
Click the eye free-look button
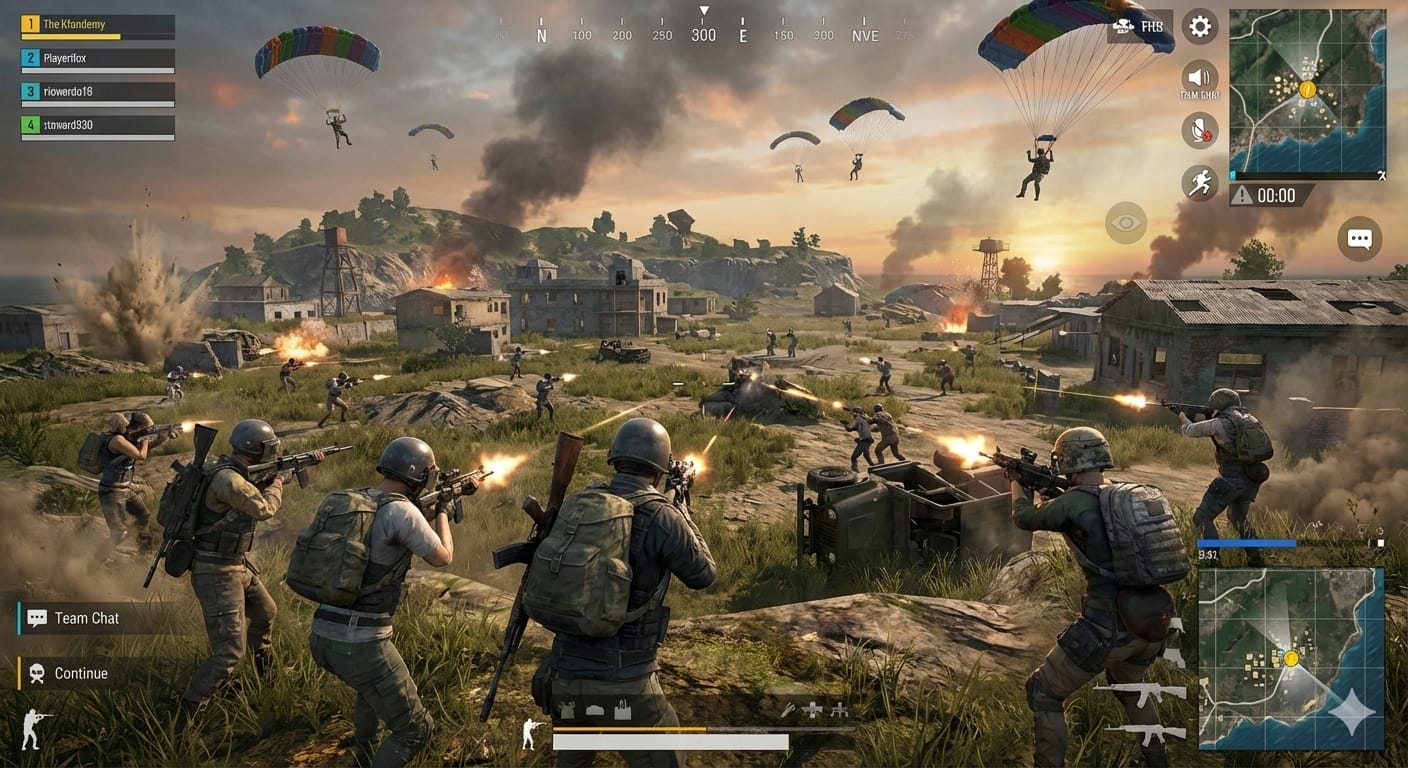pos(1126,223)
